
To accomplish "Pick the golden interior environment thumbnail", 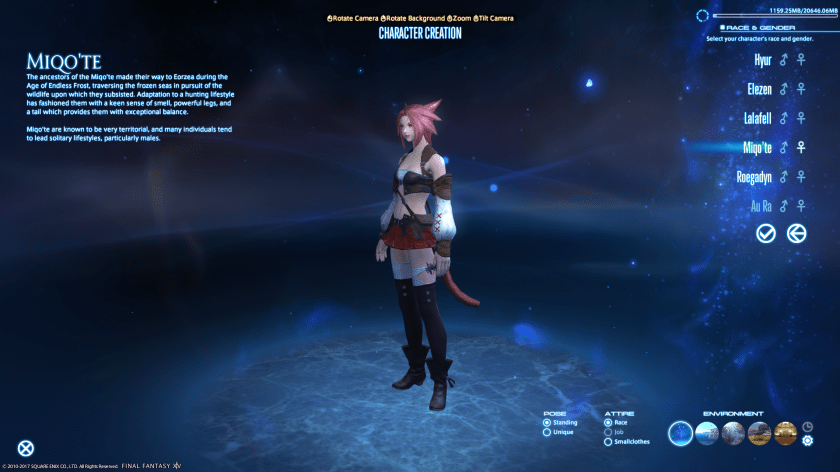I will click(x=785, y=433).
